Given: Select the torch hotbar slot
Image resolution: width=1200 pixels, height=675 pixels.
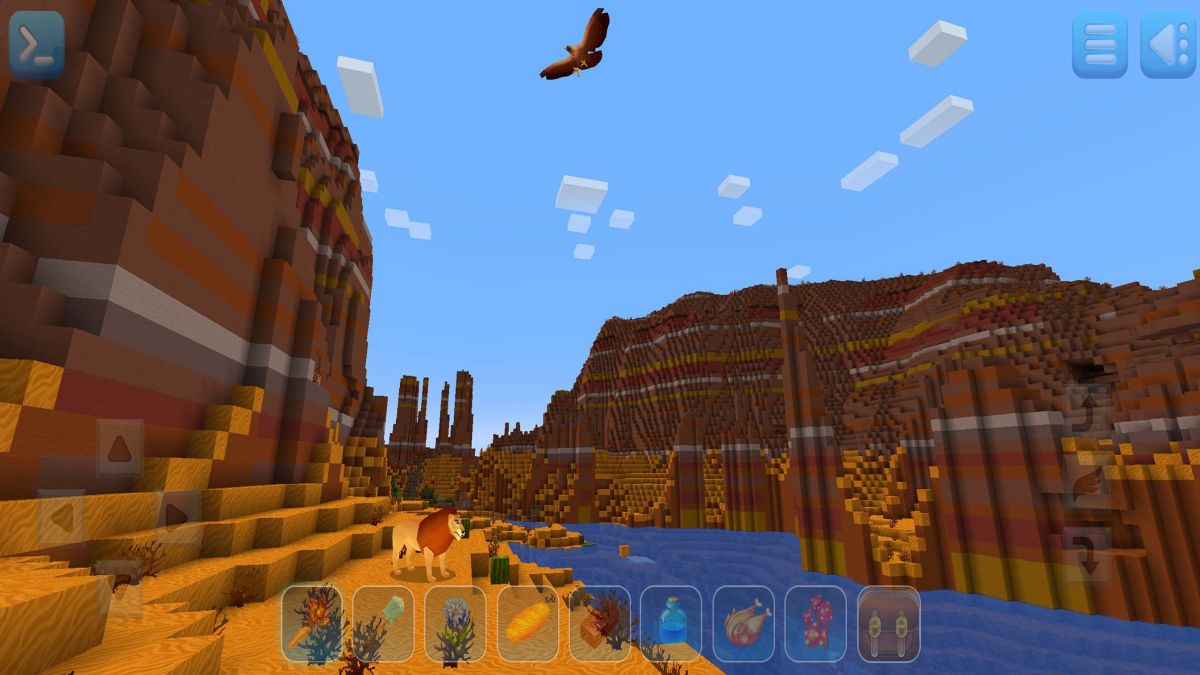Looking at the screenshot, I should pos(312,623).
